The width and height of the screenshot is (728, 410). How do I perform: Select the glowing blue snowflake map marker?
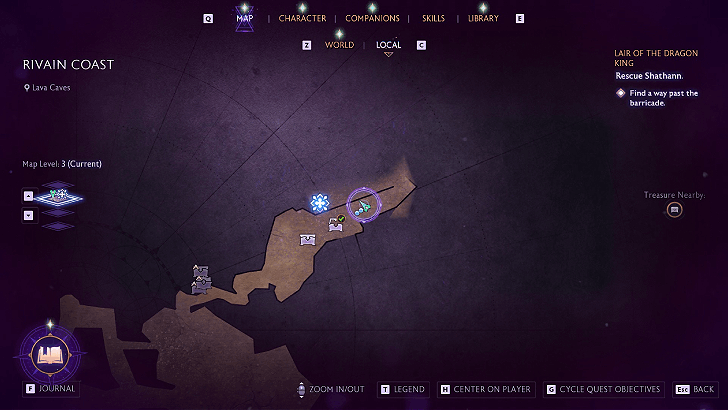[320, 203]
